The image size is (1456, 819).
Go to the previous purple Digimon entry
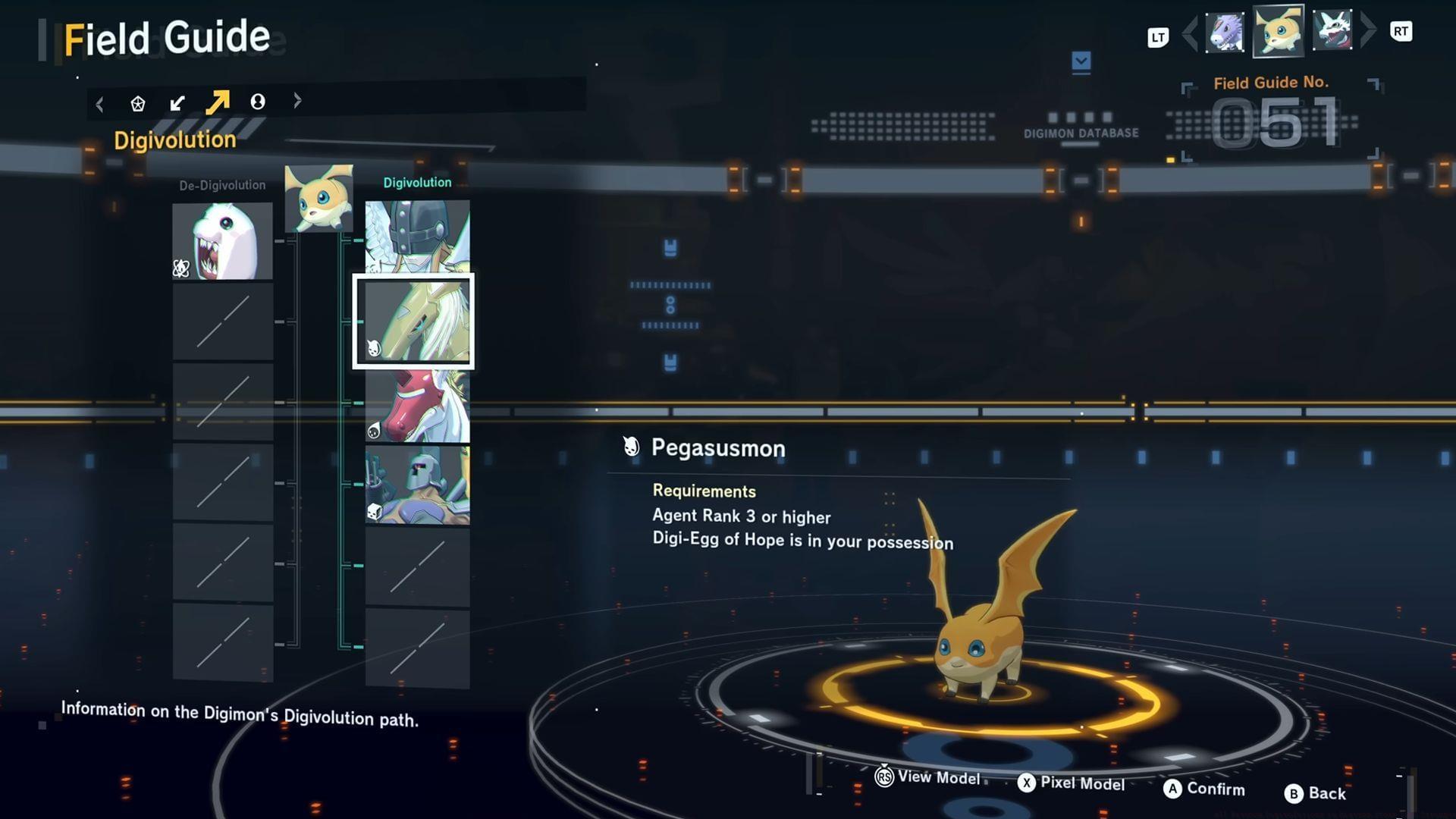(x=1225, y=33)
